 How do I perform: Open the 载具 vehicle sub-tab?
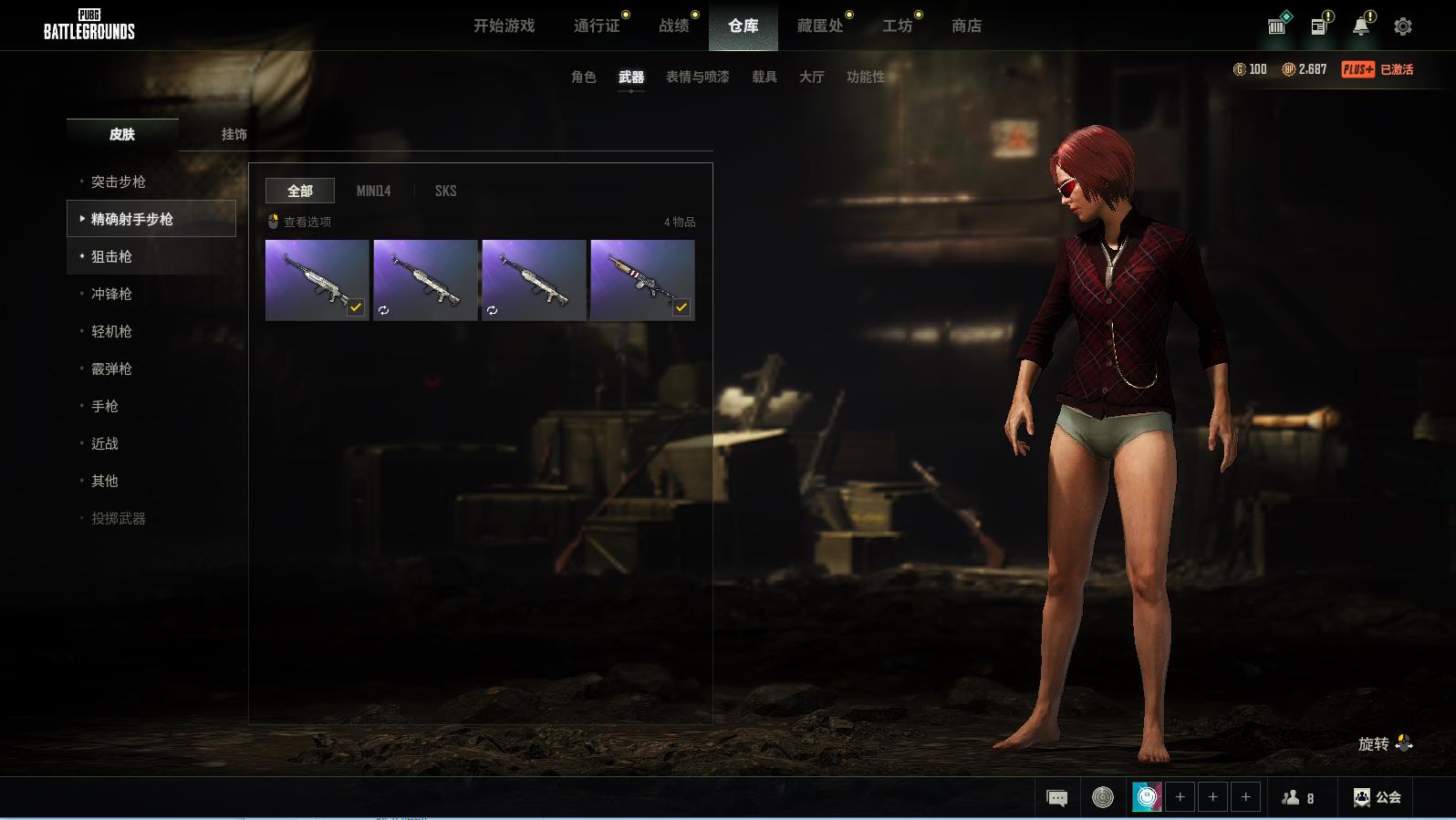click(764, 77)
